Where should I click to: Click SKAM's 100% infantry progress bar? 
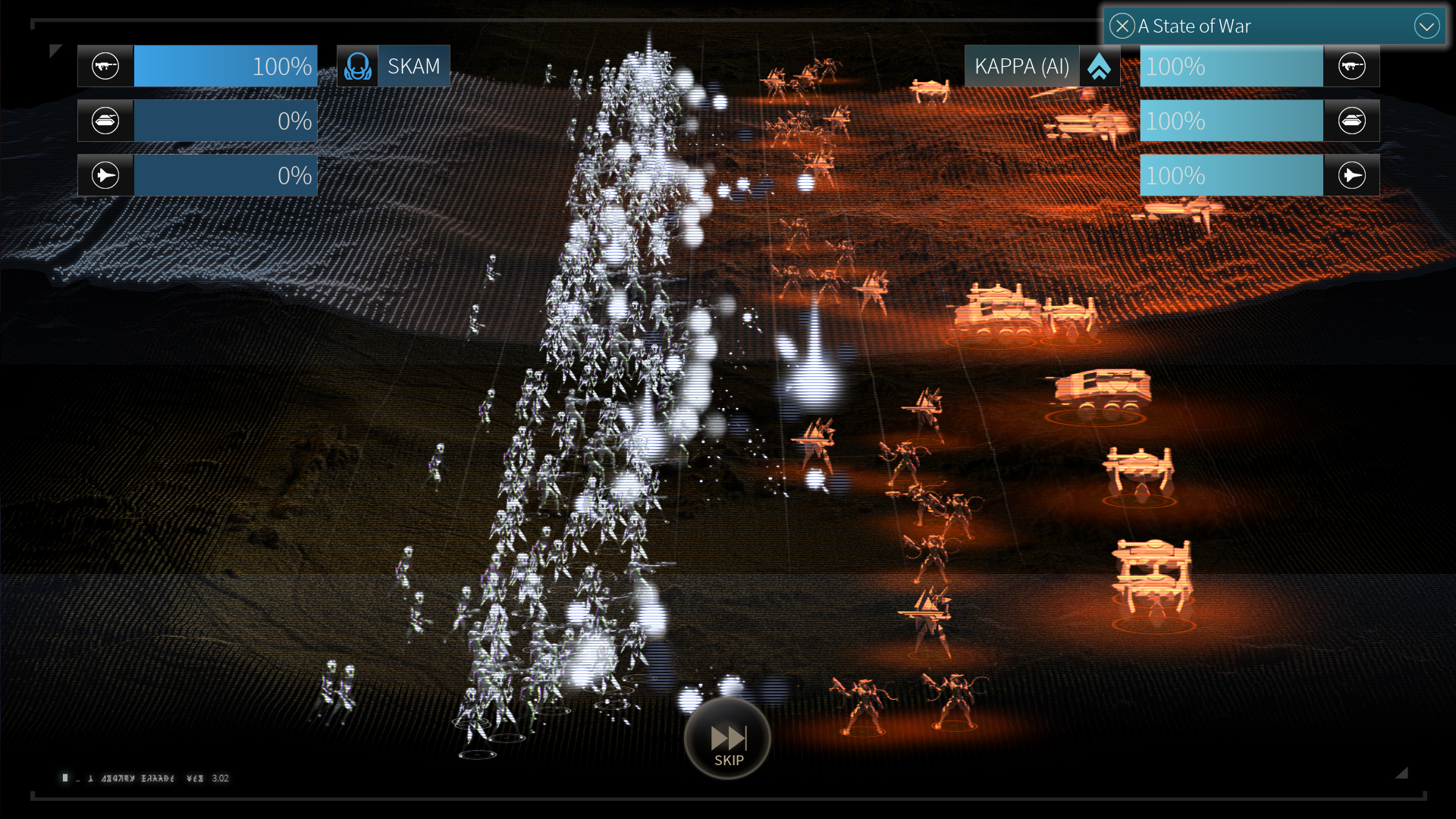(224, 65)
